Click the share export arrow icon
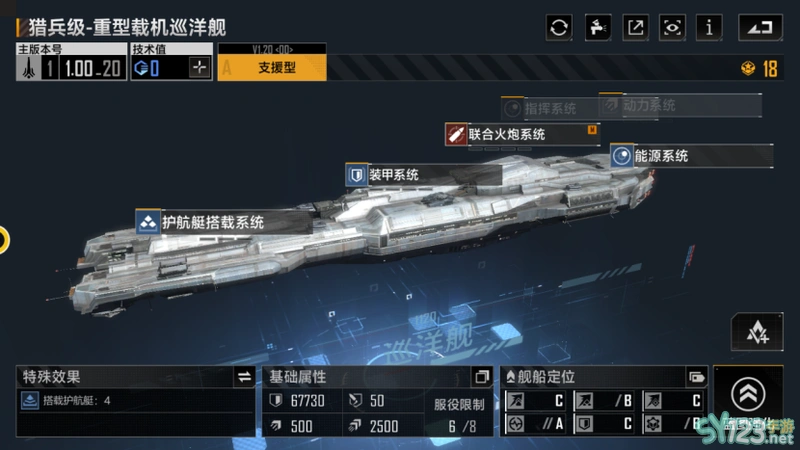 click(x=635, y=27)
